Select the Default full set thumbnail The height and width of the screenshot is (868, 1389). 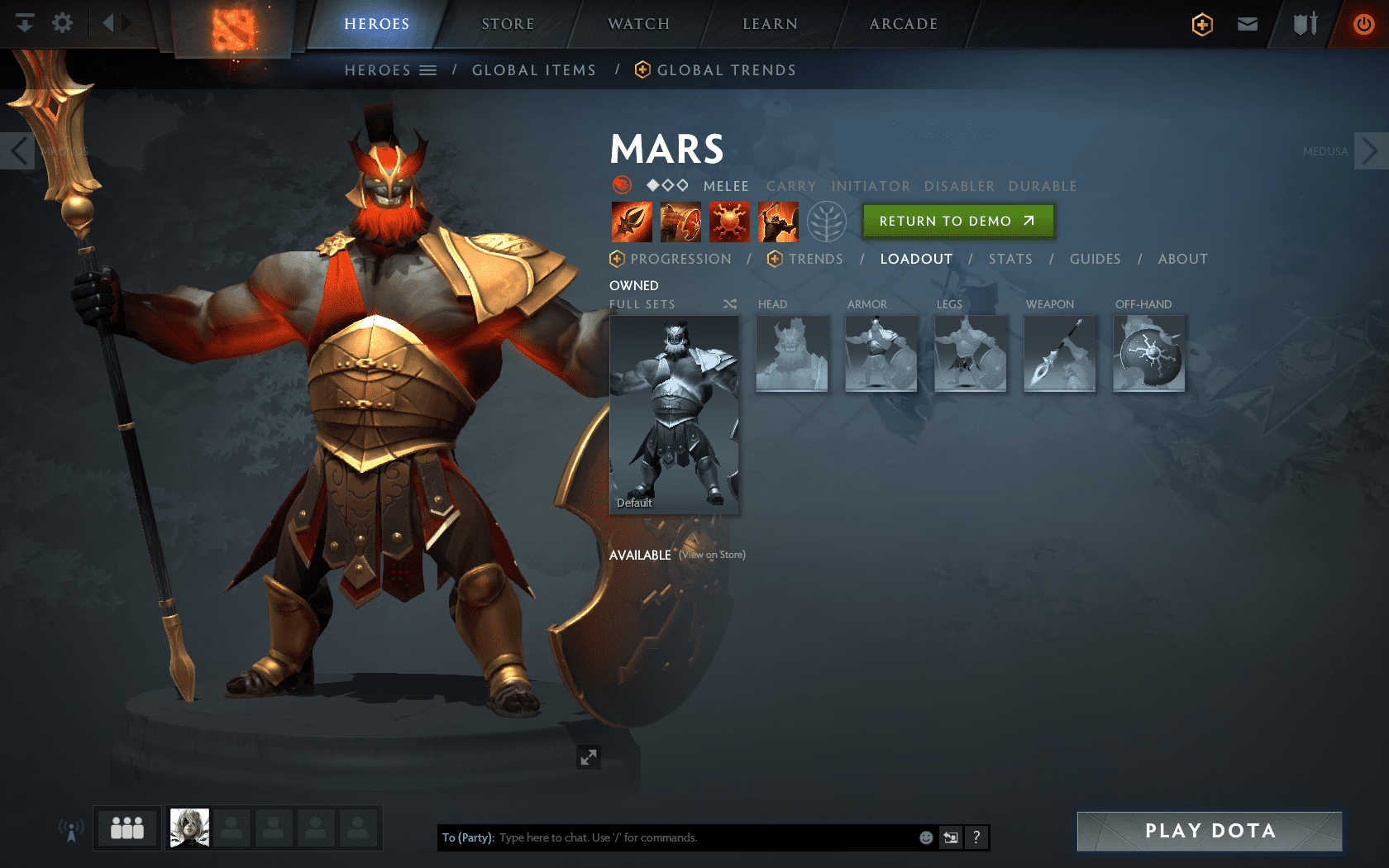(x=674, y=415)
